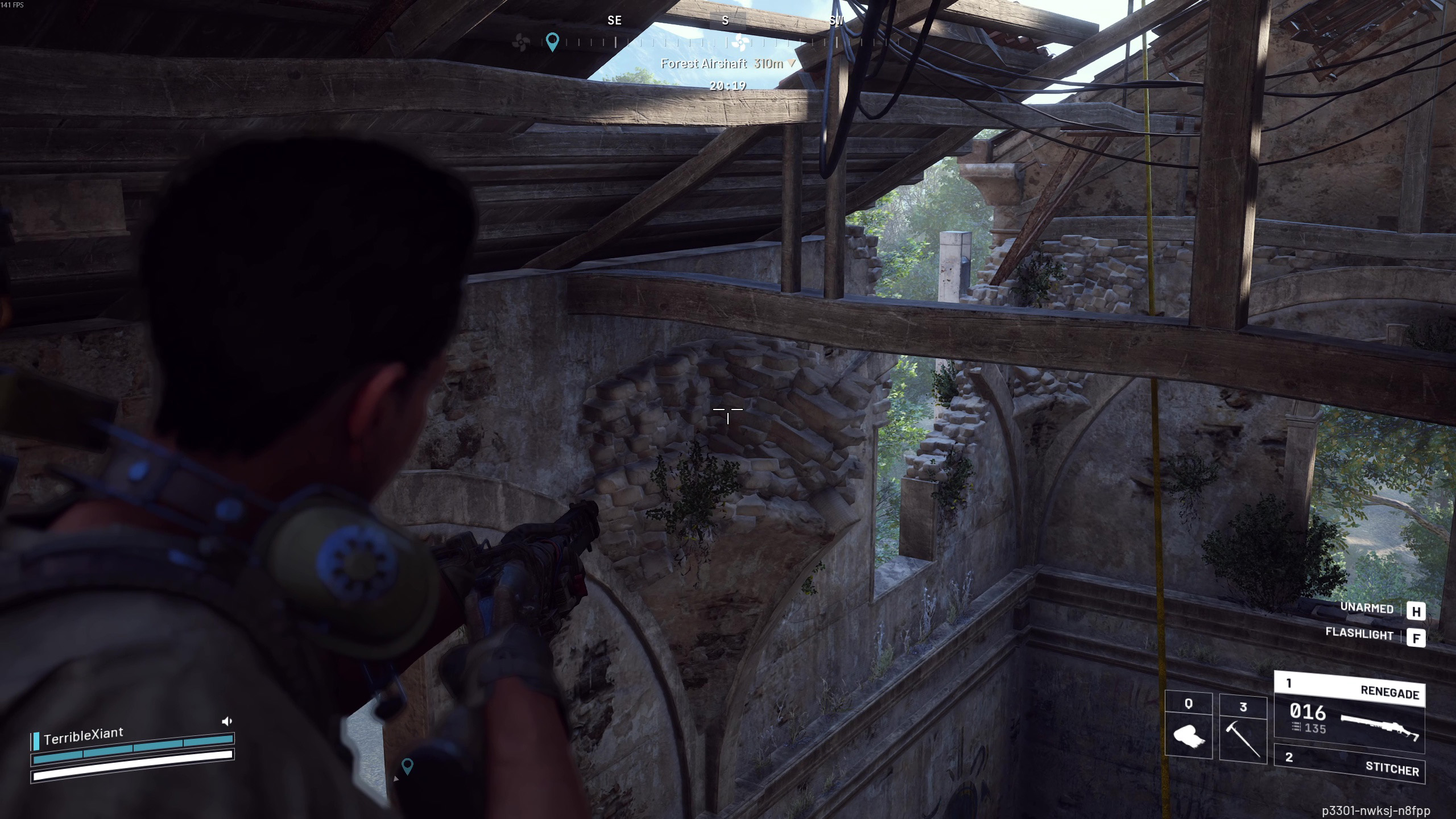Click the TerribleXiant voice speaker icon

226,721
